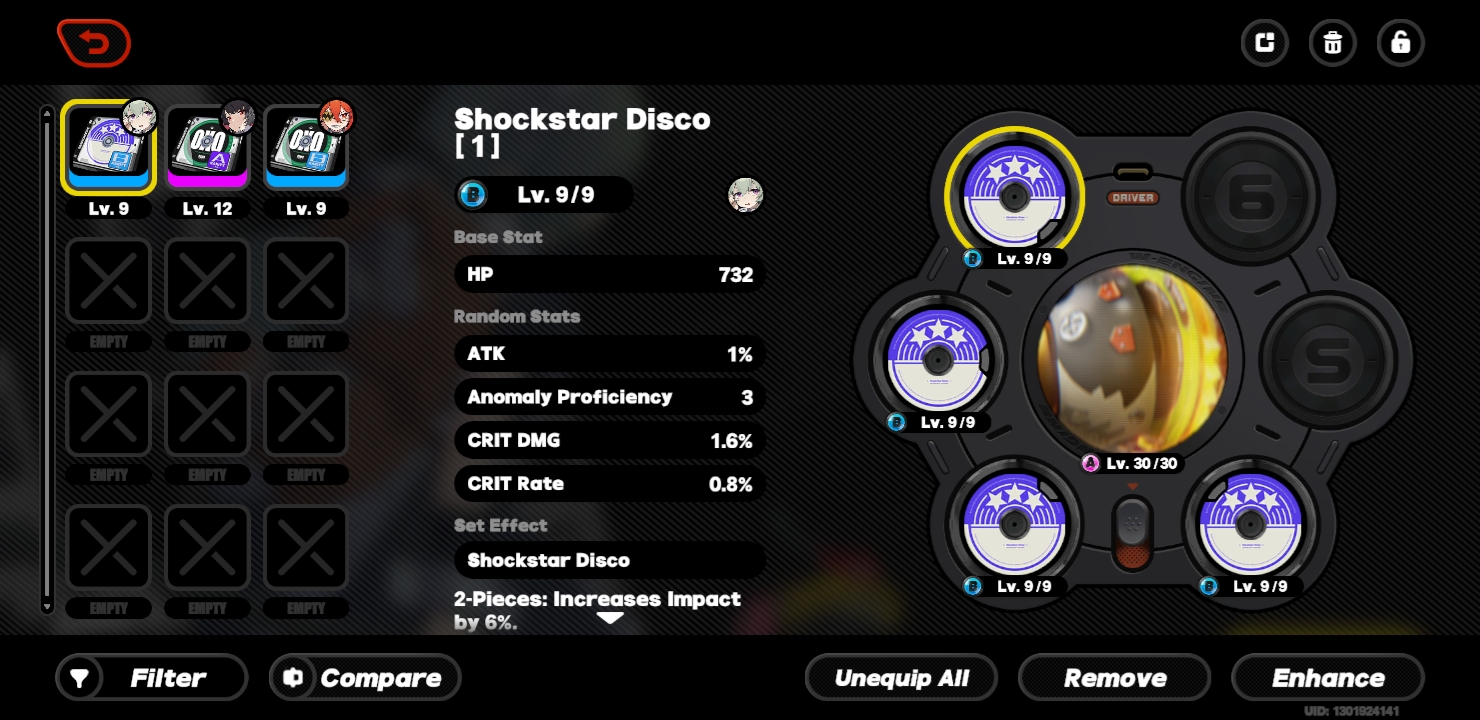This screenshot has height=720, width=1480.
Task: Toggle the lock icon to protect this disc
Action: 1400,43
